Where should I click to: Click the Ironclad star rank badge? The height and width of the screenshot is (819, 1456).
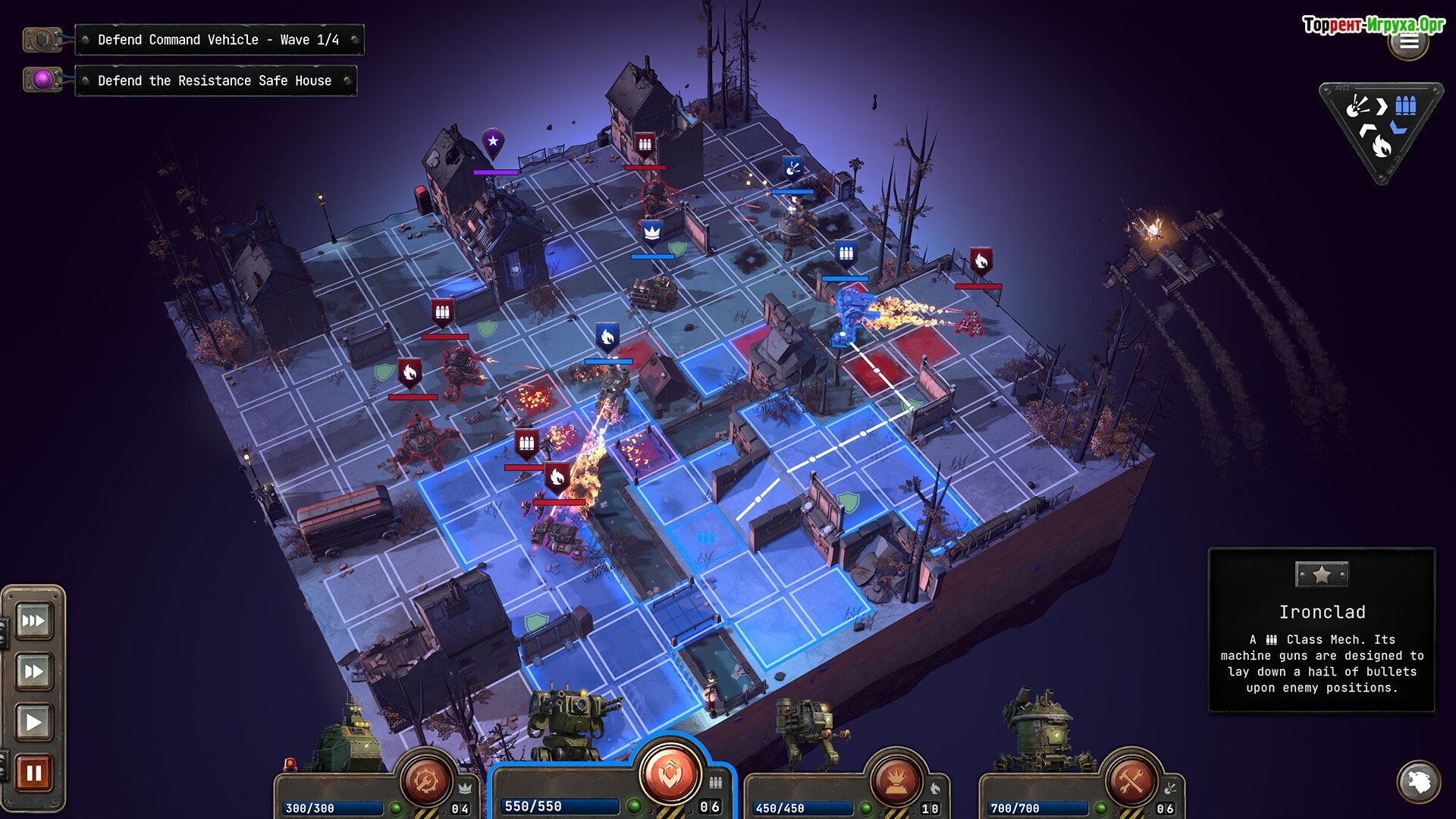click(x=1321, y=575)
